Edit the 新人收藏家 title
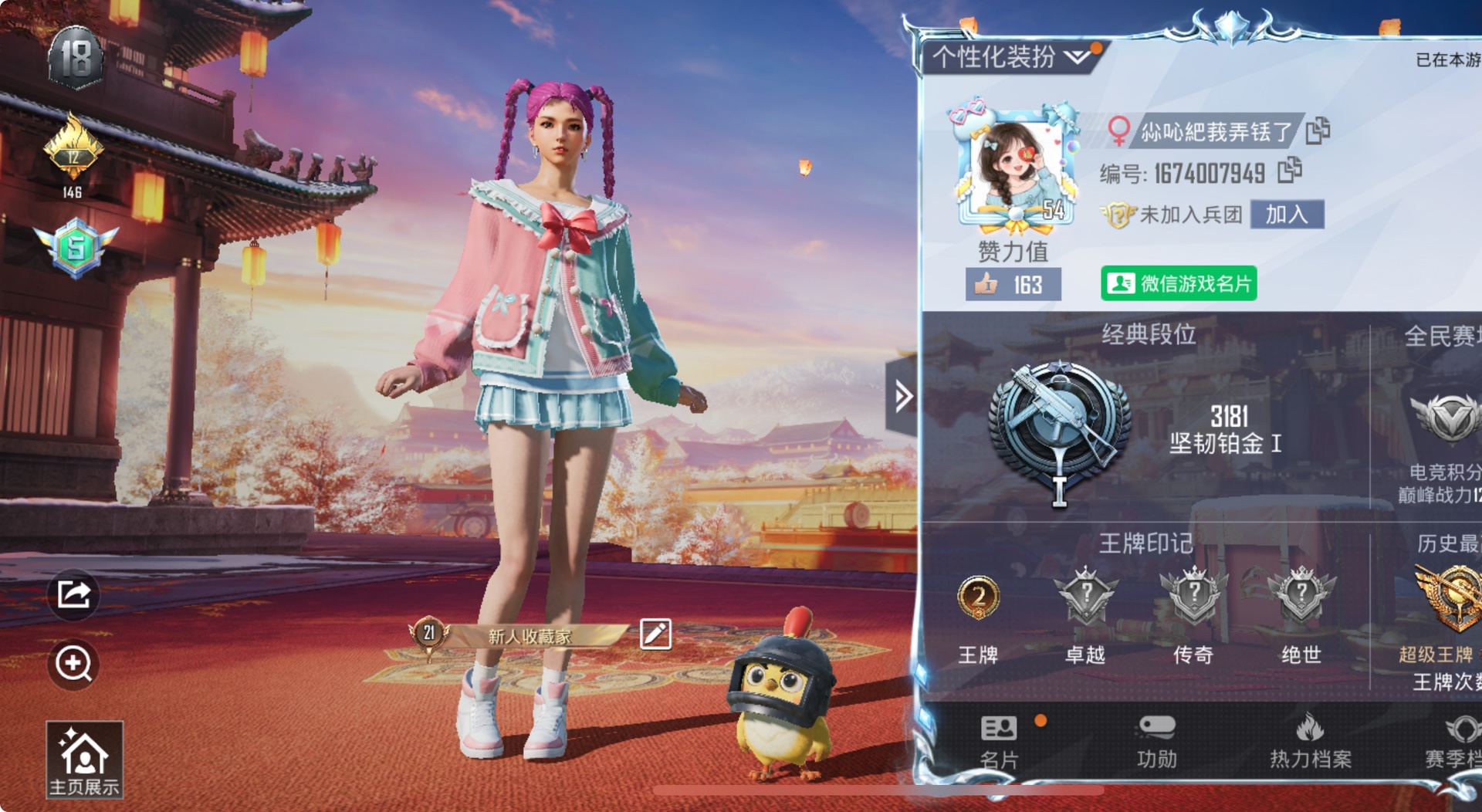 click(655, 634)
